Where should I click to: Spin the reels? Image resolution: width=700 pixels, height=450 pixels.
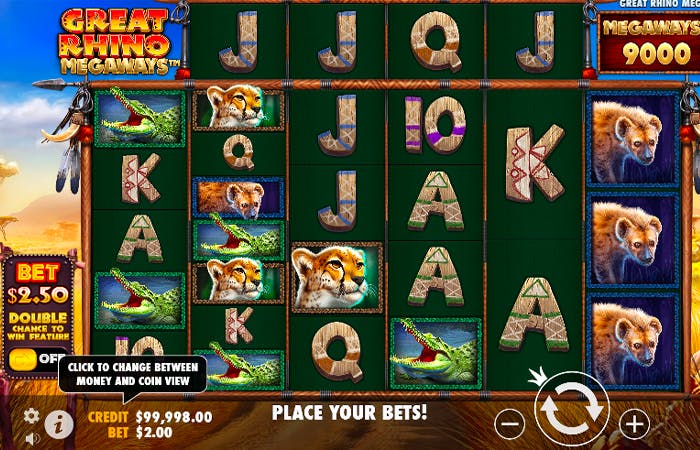point(572,410)
